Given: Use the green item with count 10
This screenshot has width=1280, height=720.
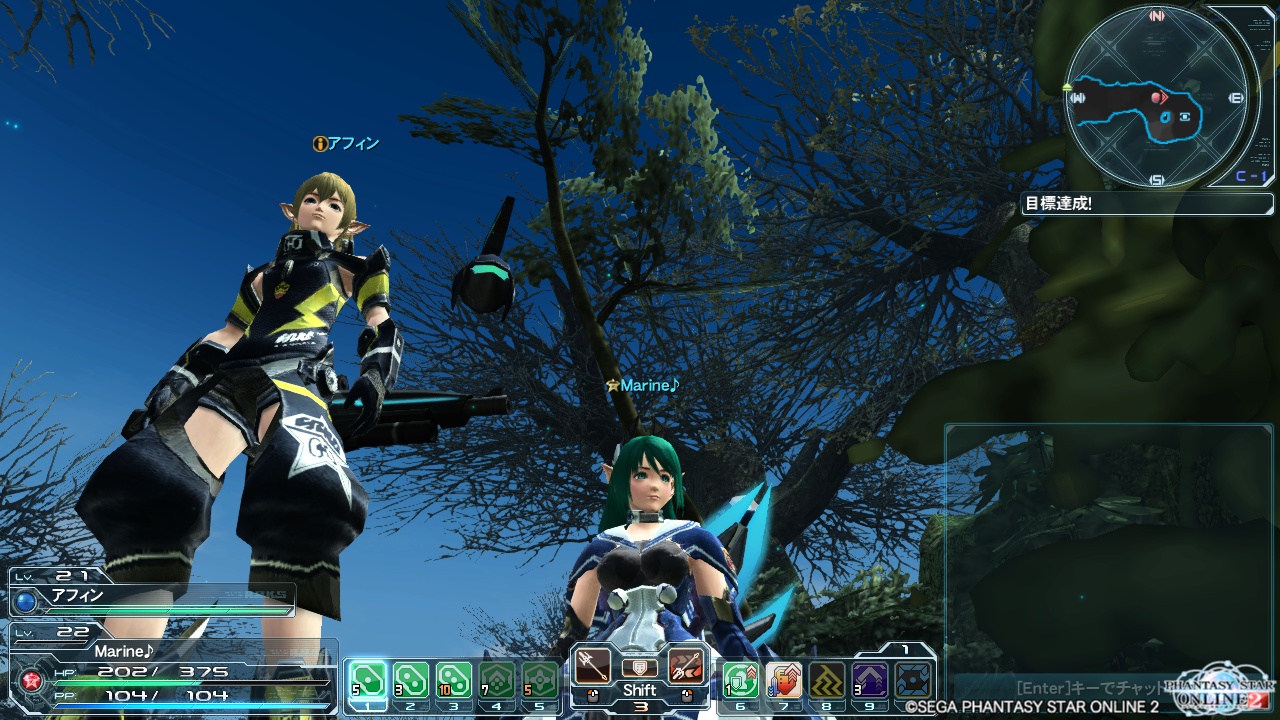Looking at the screenshot, I should coord(454,681).
